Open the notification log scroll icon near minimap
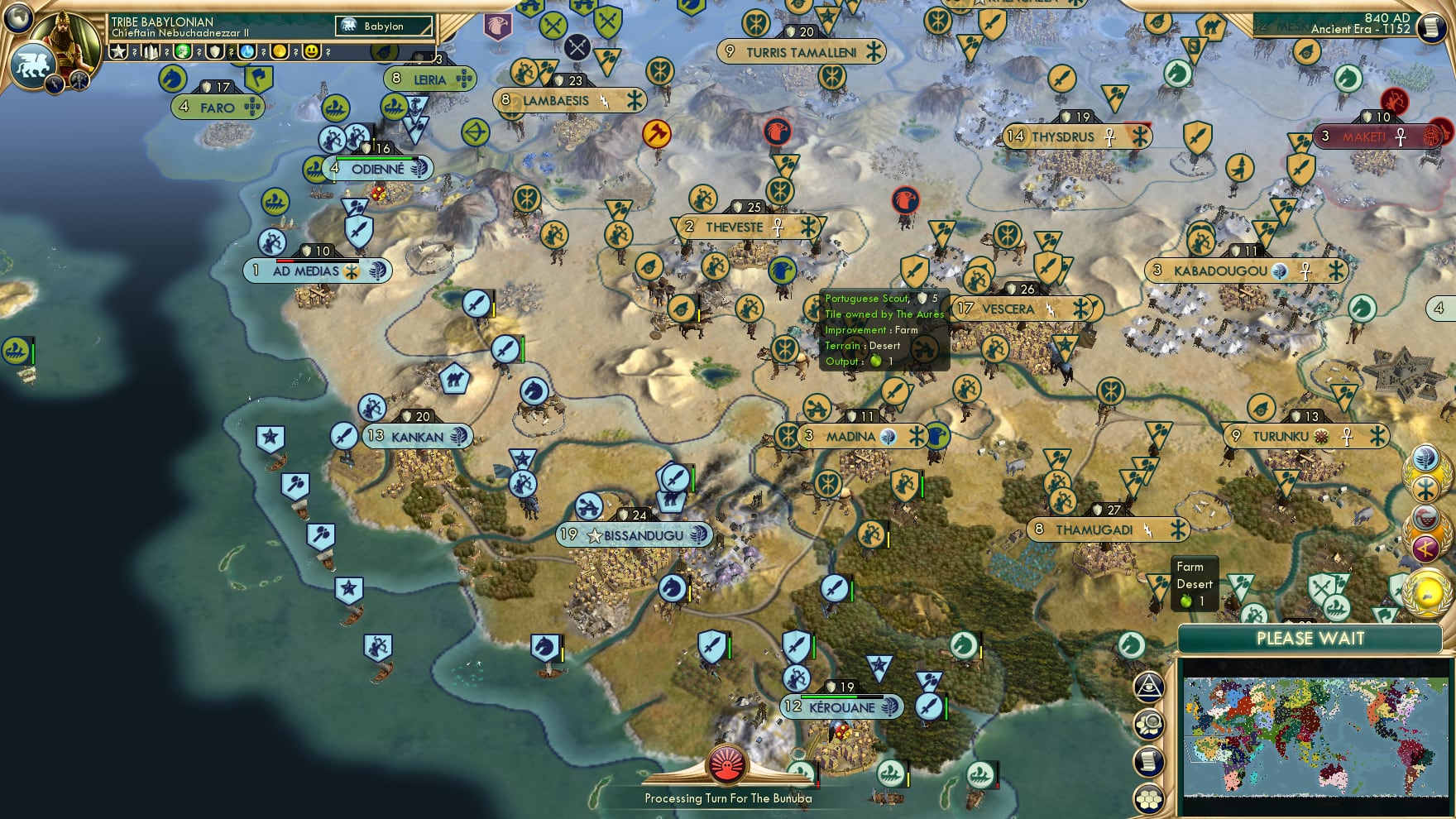The image size is (1456, 819). (1149, 759)
